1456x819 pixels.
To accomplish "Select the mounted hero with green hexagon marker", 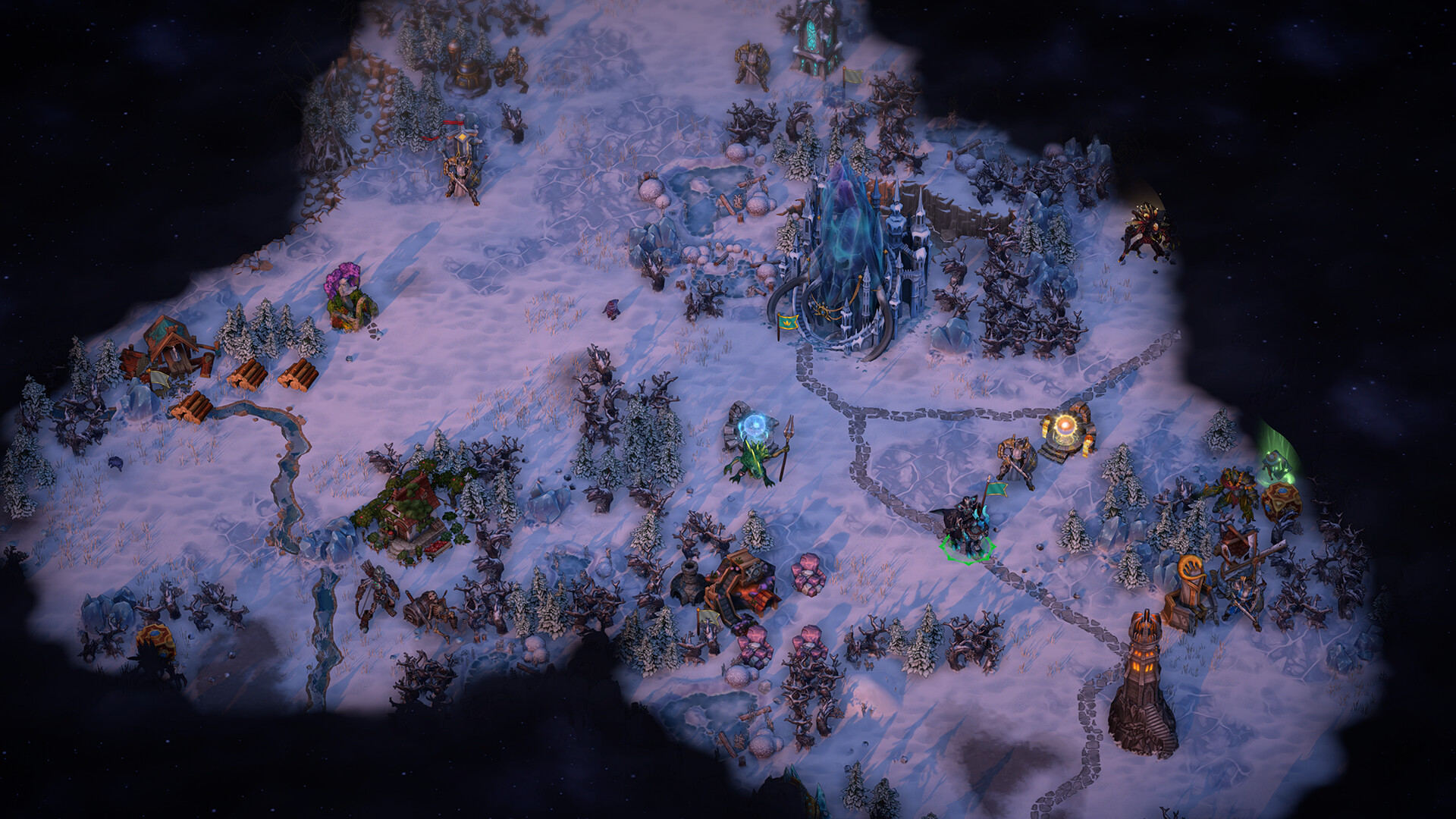I will click(966, 525).
